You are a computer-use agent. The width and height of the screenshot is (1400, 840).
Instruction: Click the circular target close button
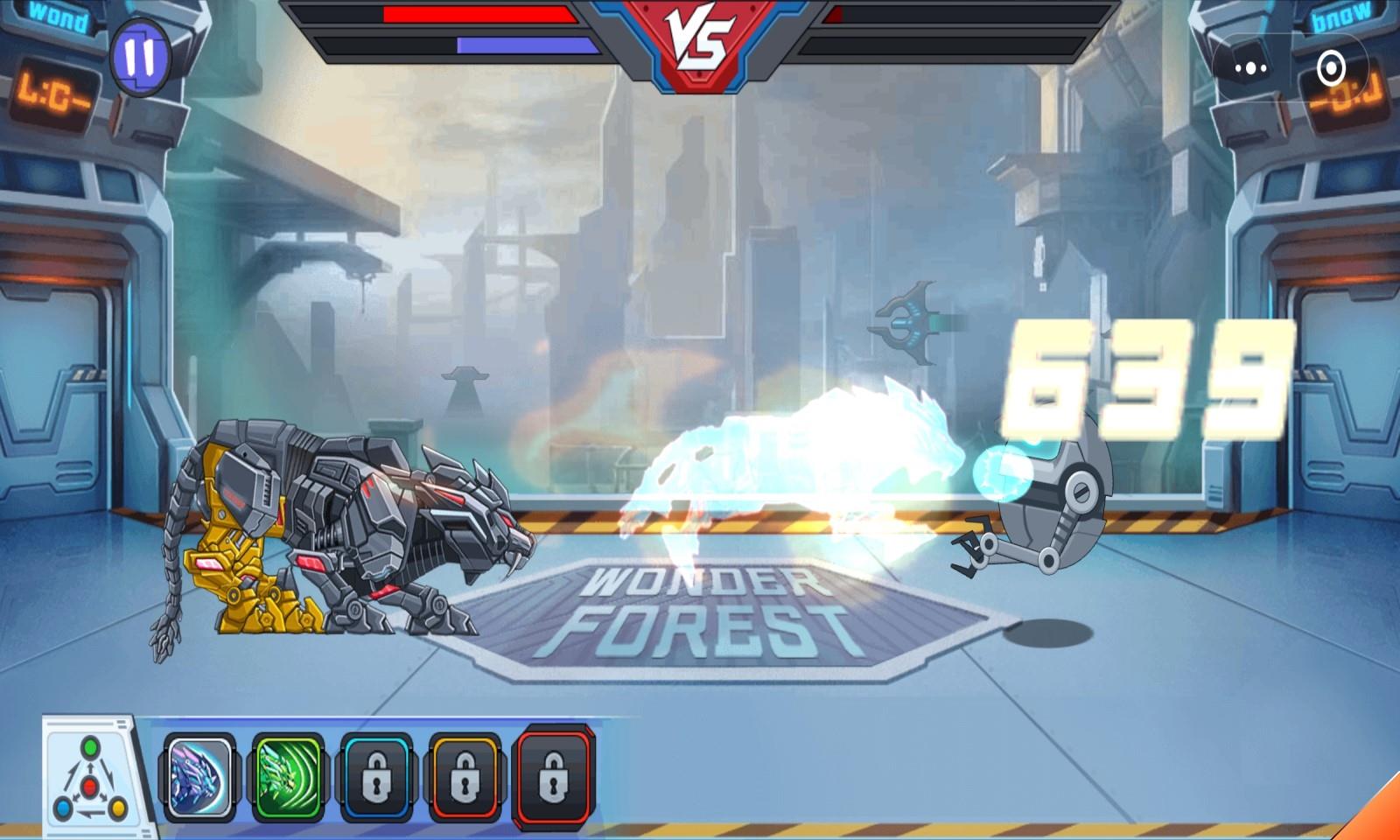1331,67
